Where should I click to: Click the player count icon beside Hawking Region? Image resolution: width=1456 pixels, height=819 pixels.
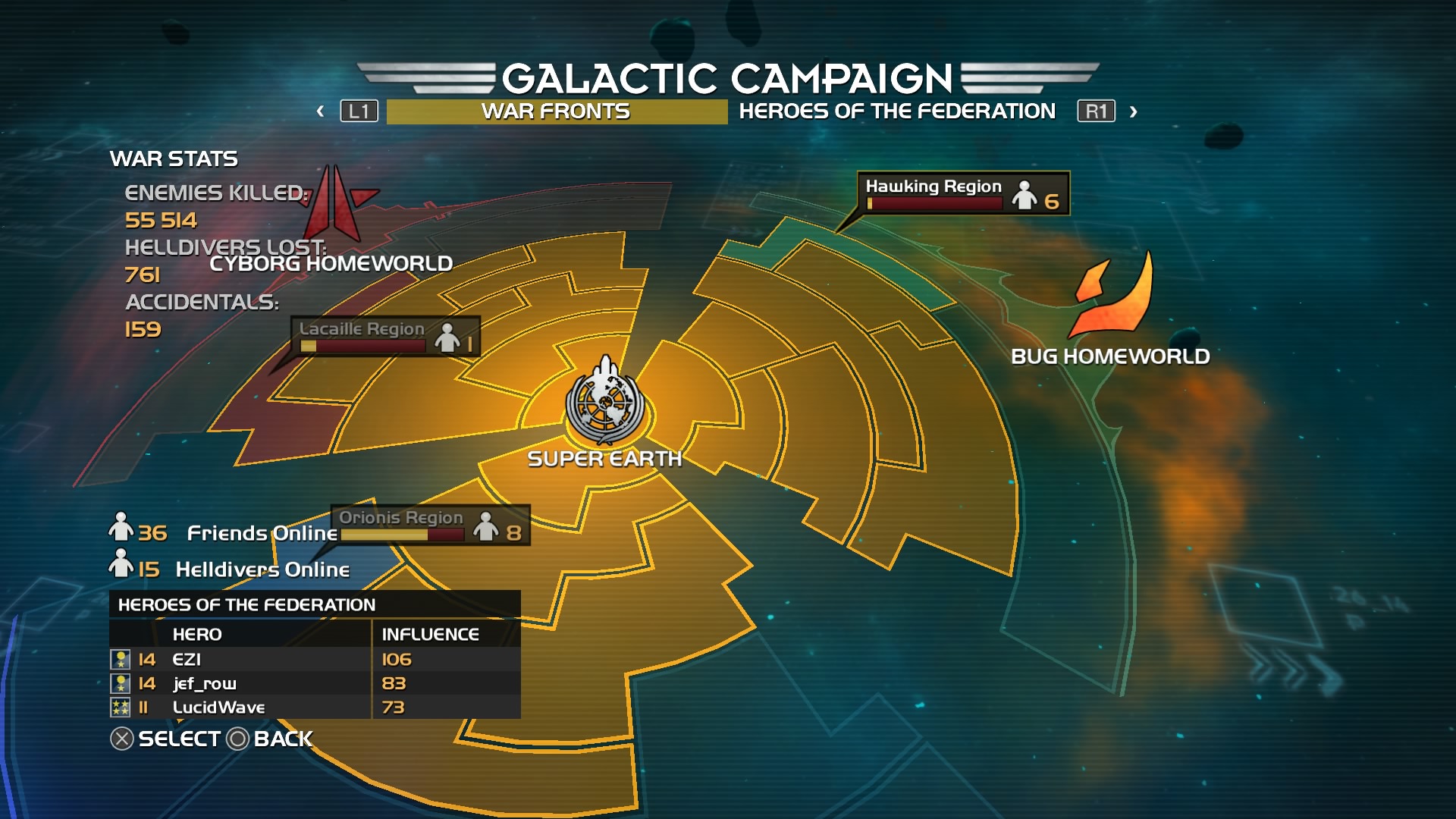tap(1025, 196)
